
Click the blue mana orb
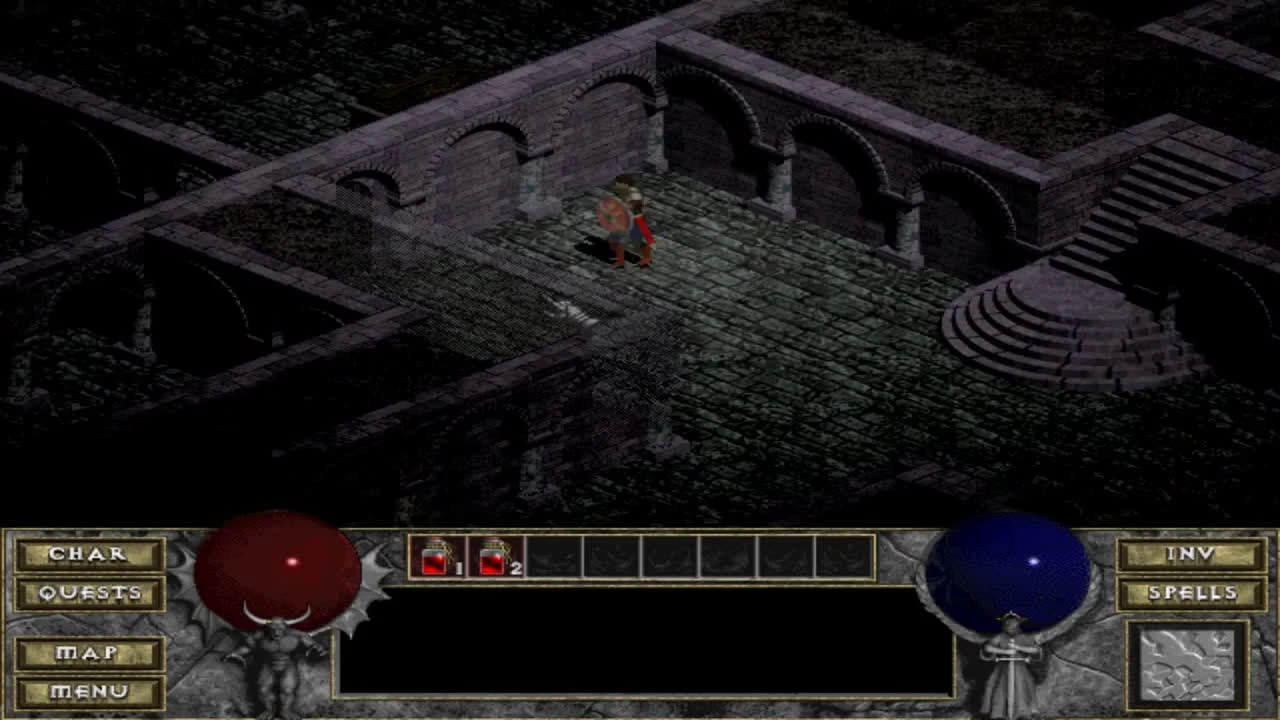pyautogui.click(x=1009, y=570)
